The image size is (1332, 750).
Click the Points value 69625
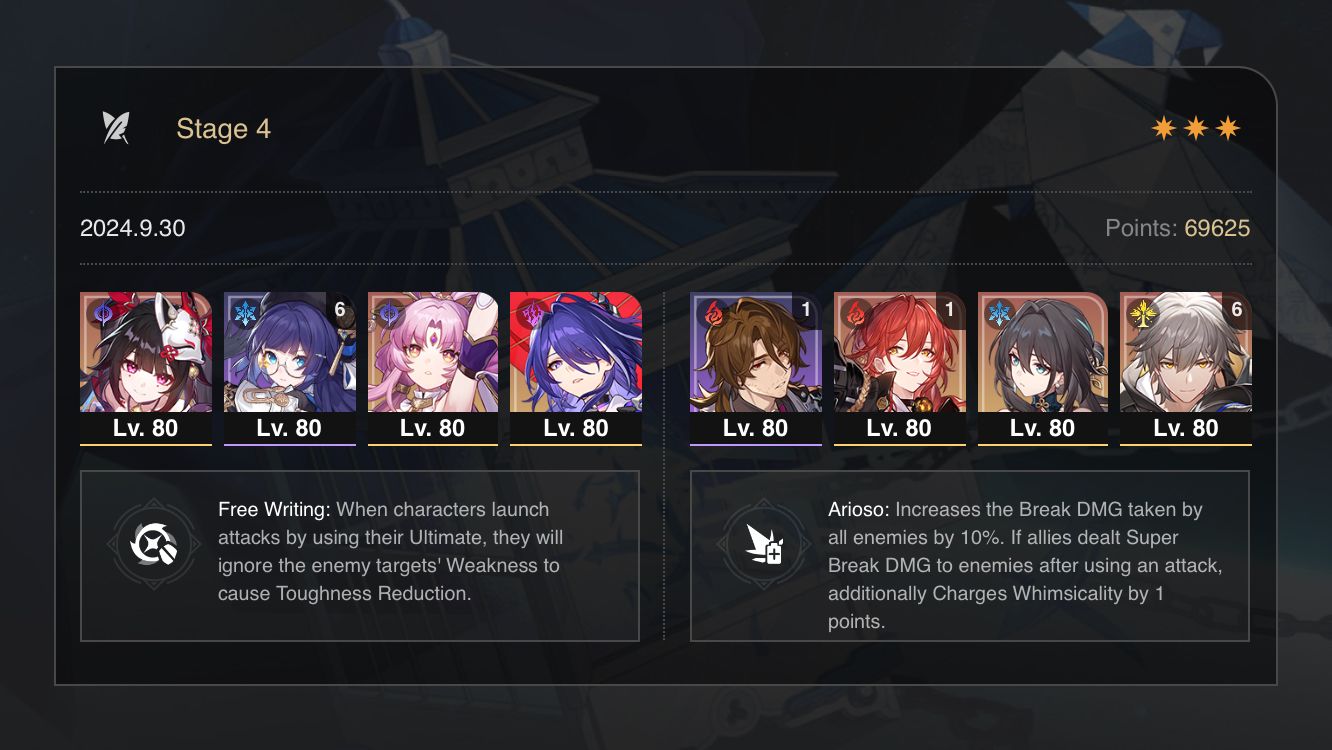pyautogui.click(x=1216, y=228)
